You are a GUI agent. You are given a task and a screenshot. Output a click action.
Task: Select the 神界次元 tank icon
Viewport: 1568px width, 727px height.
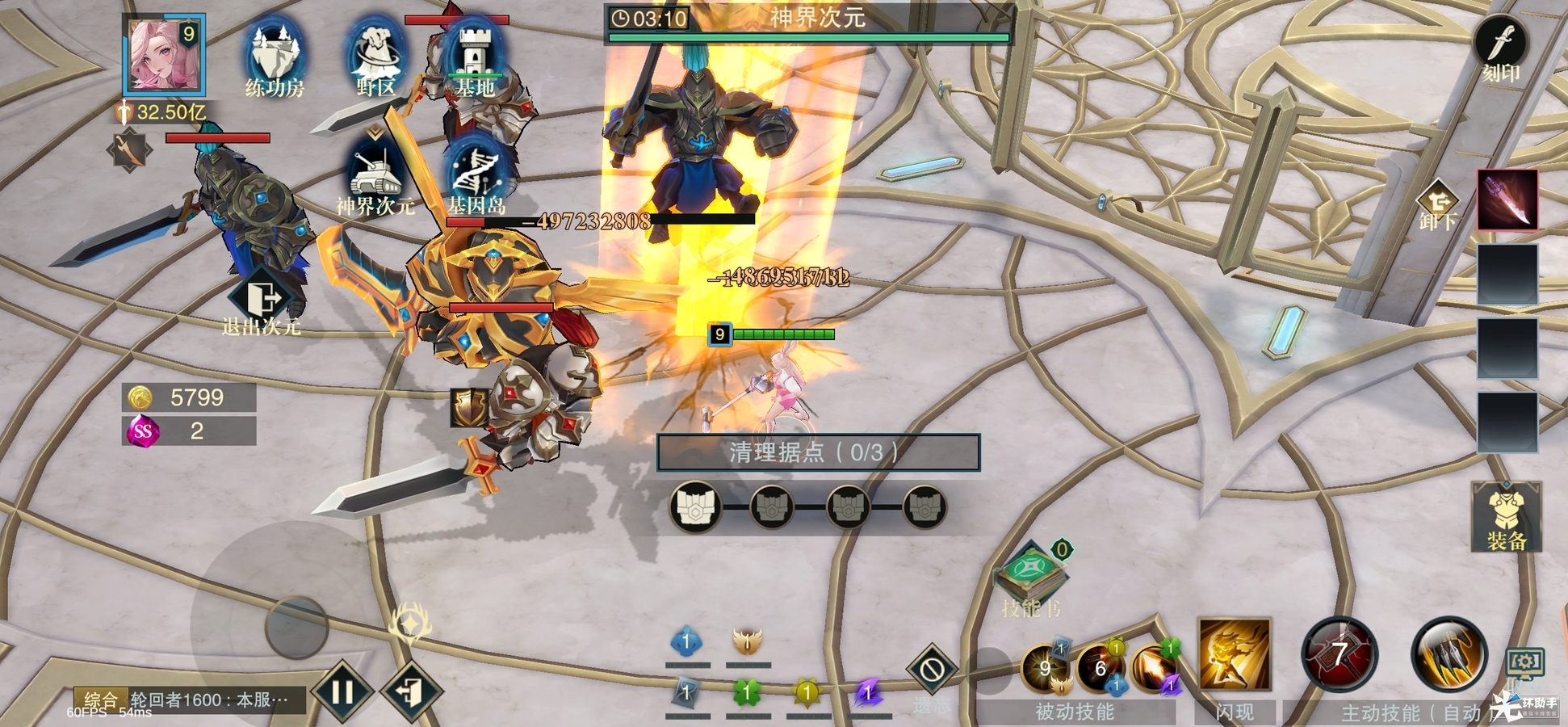coord(375,178)
